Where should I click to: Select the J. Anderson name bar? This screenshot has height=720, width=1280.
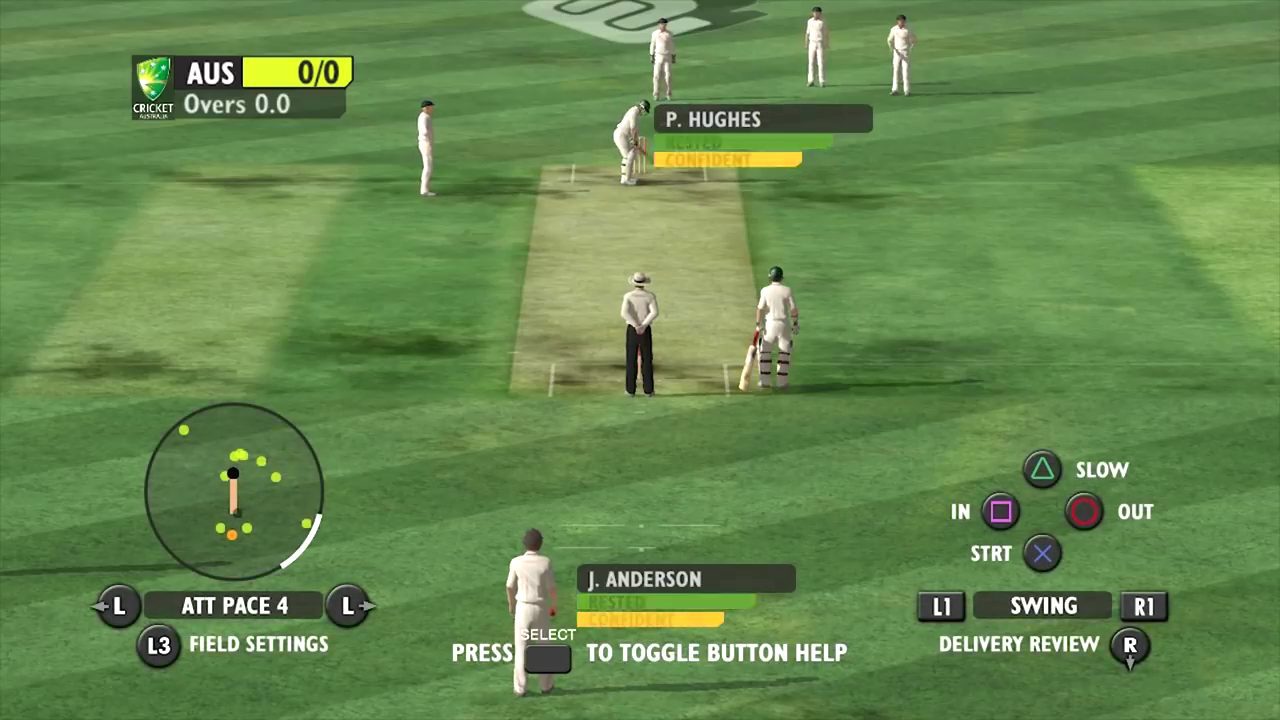pos(686,579)
